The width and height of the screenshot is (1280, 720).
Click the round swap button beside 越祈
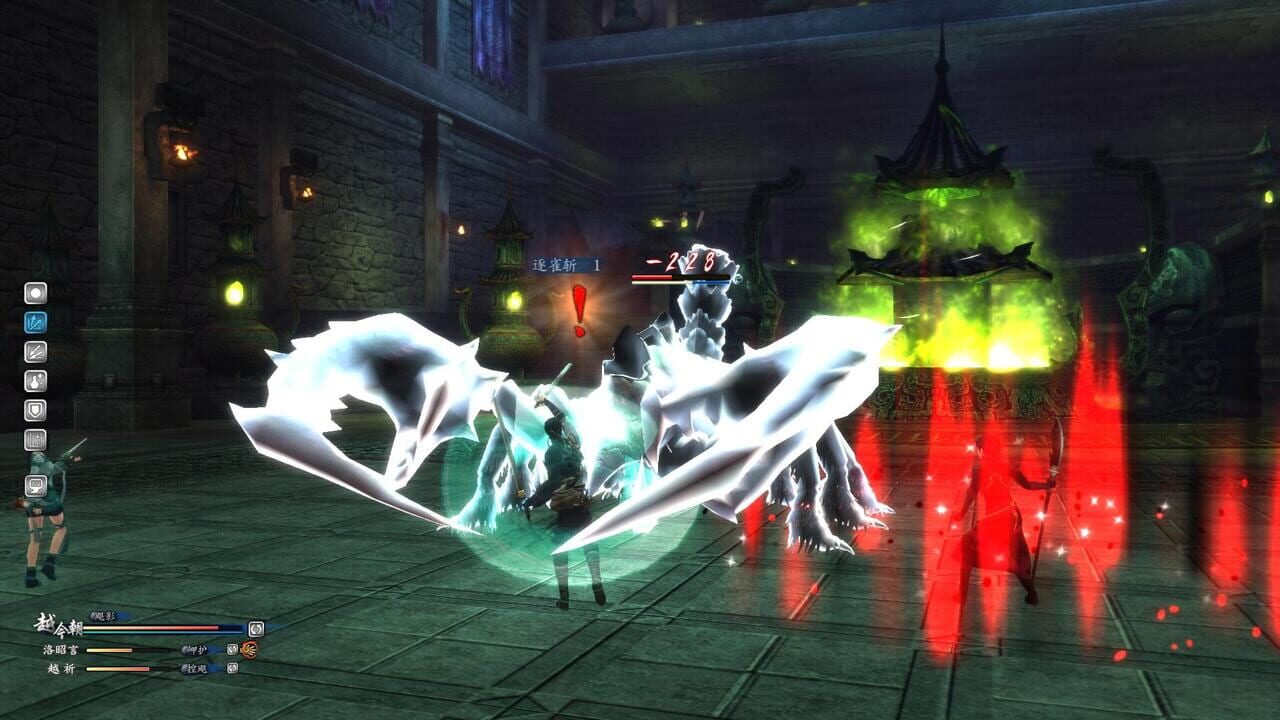point(233,669)
